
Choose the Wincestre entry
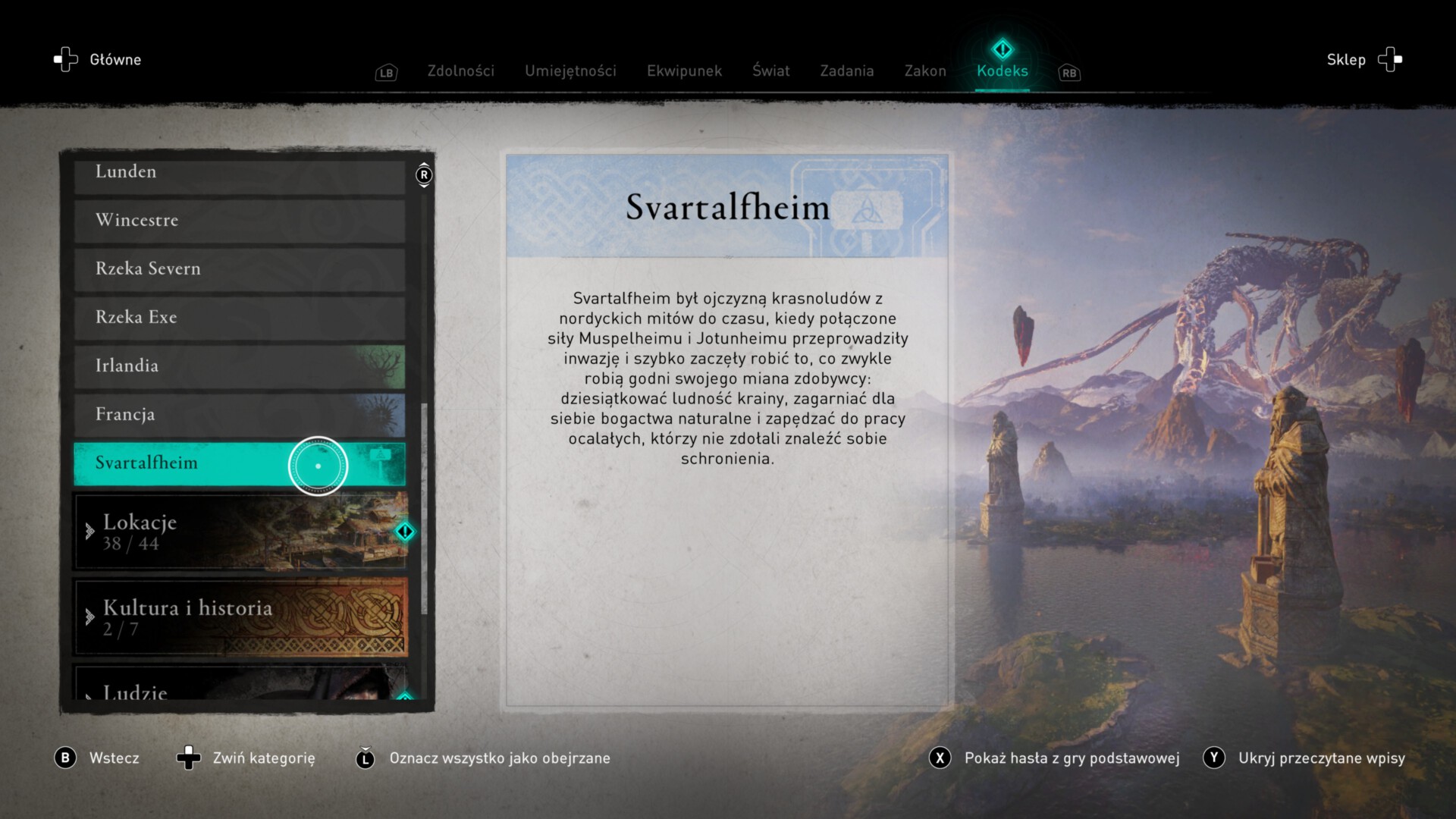239,221
